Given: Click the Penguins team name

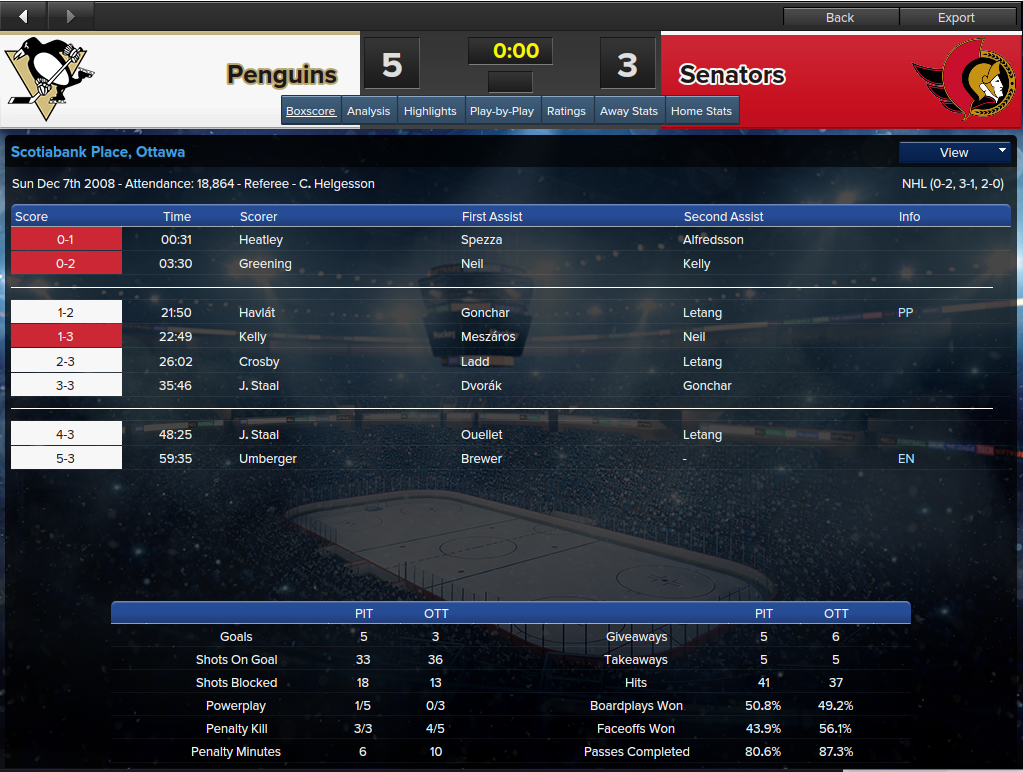Looking at the screenshot, I should click(281, 75).
